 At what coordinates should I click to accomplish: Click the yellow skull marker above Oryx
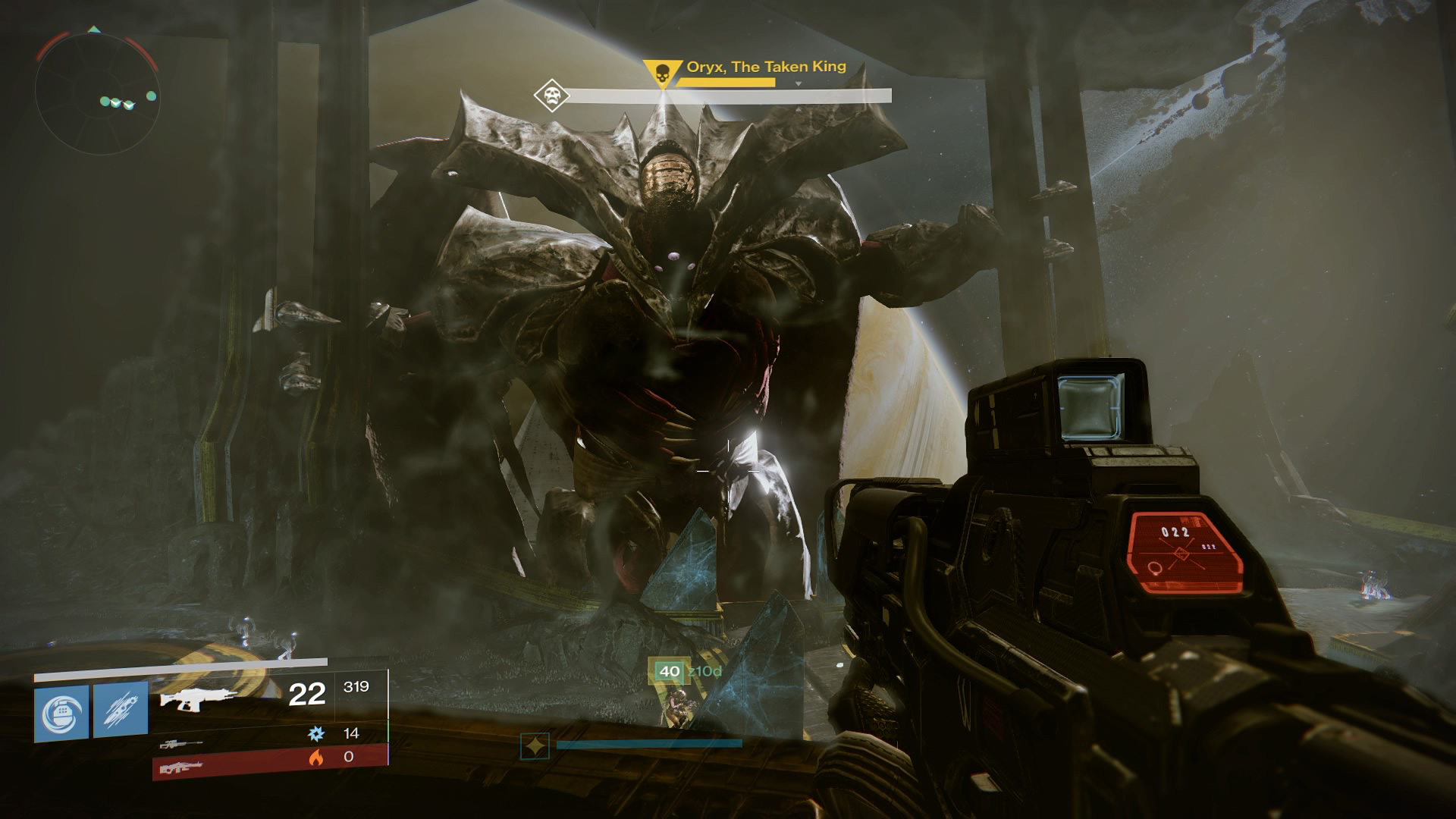click(658, 74)
